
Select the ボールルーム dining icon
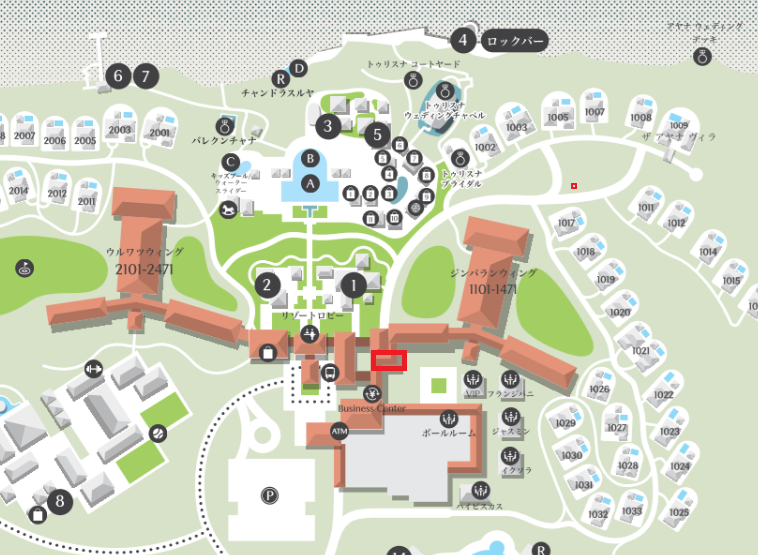point(447,417)
